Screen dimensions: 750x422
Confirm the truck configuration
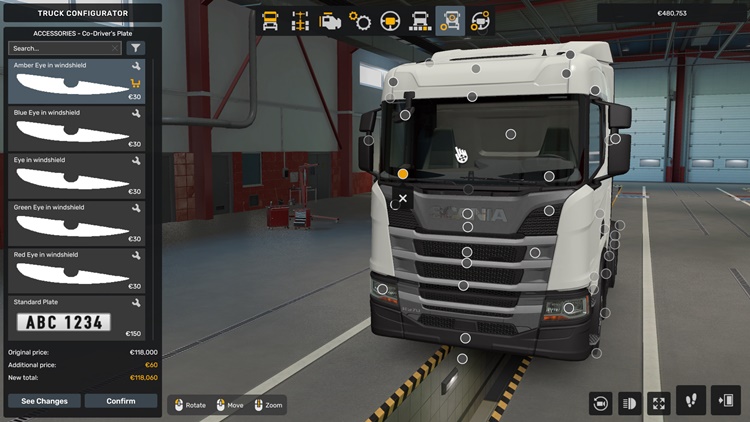[x=121, y=401]
